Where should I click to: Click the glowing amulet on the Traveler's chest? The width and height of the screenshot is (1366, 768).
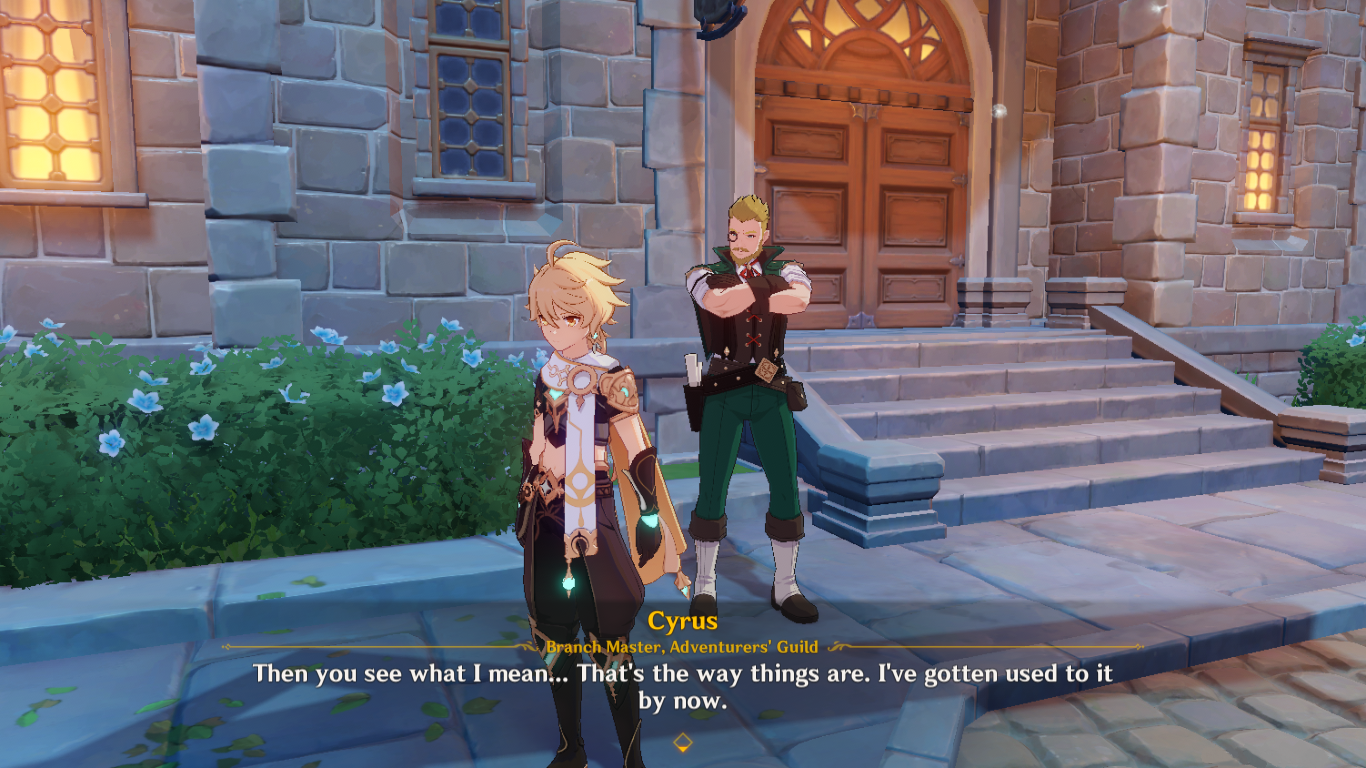point(580,380)
